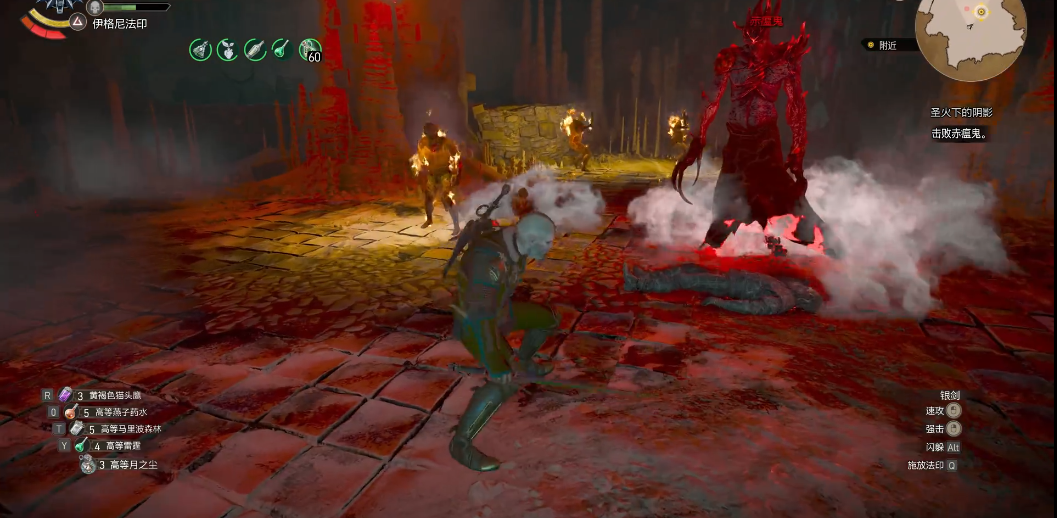This screenshot has height=518, width=1057.
Task: Select the 高等马里波森林 white potion slot
Action: tap(76, 429)
